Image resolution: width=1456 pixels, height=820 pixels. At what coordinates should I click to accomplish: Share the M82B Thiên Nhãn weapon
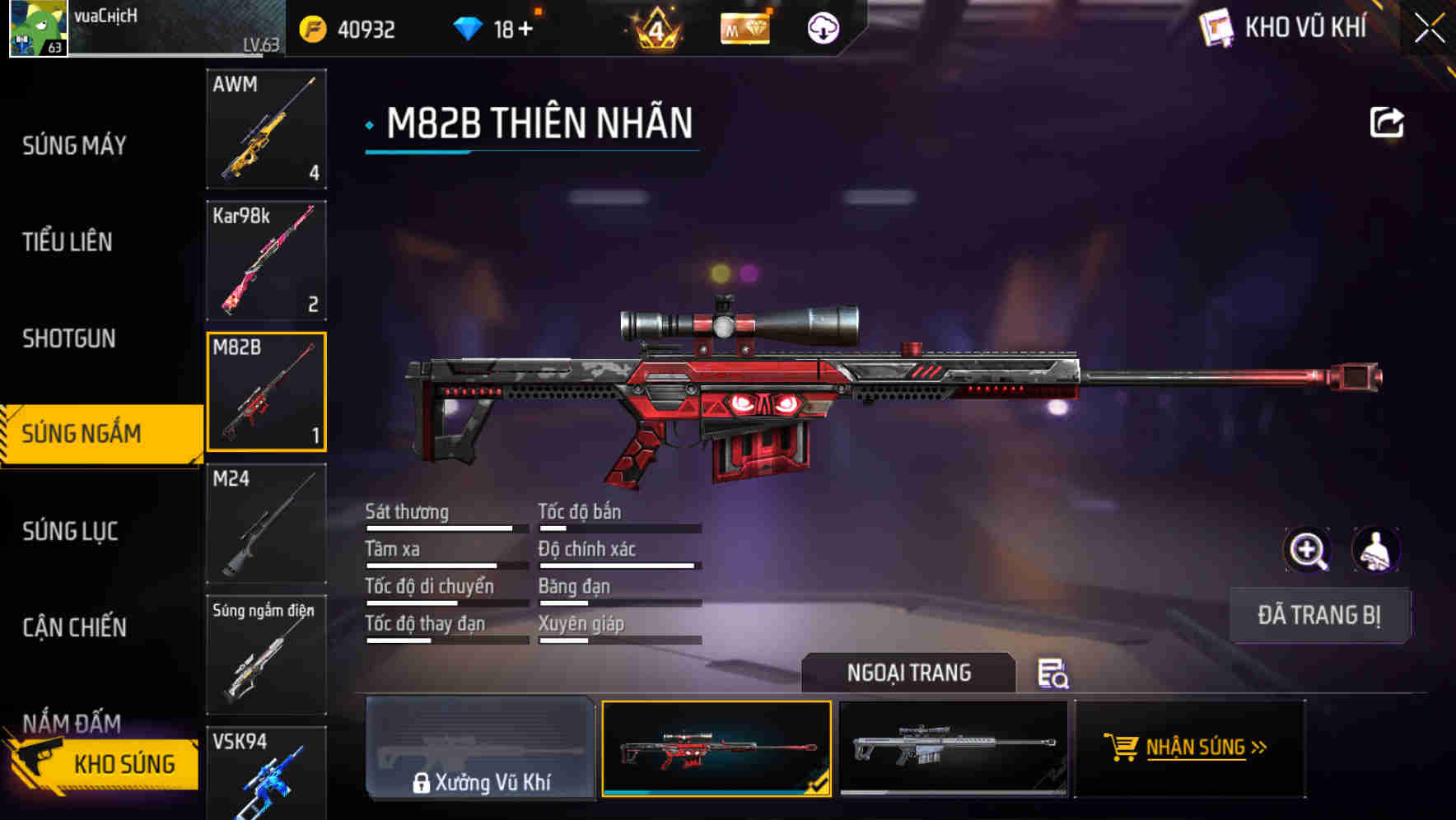click(x=1388, y=121)
